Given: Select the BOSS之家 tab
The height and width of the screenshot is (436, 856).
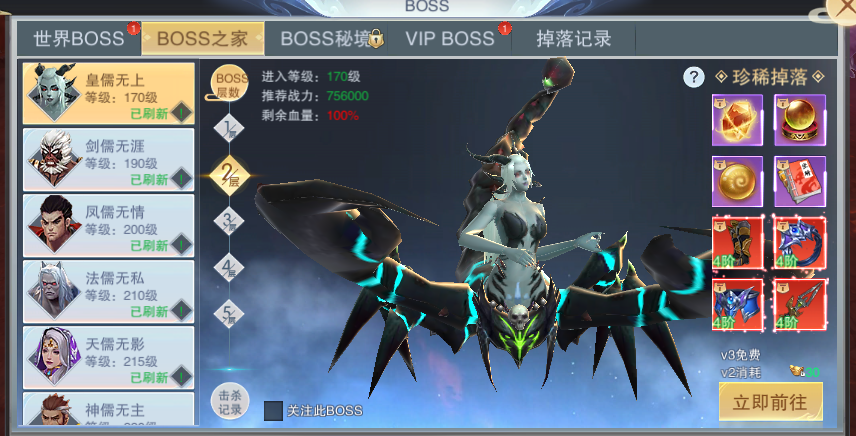Looking at the screenshot, I should pos(203,39).
